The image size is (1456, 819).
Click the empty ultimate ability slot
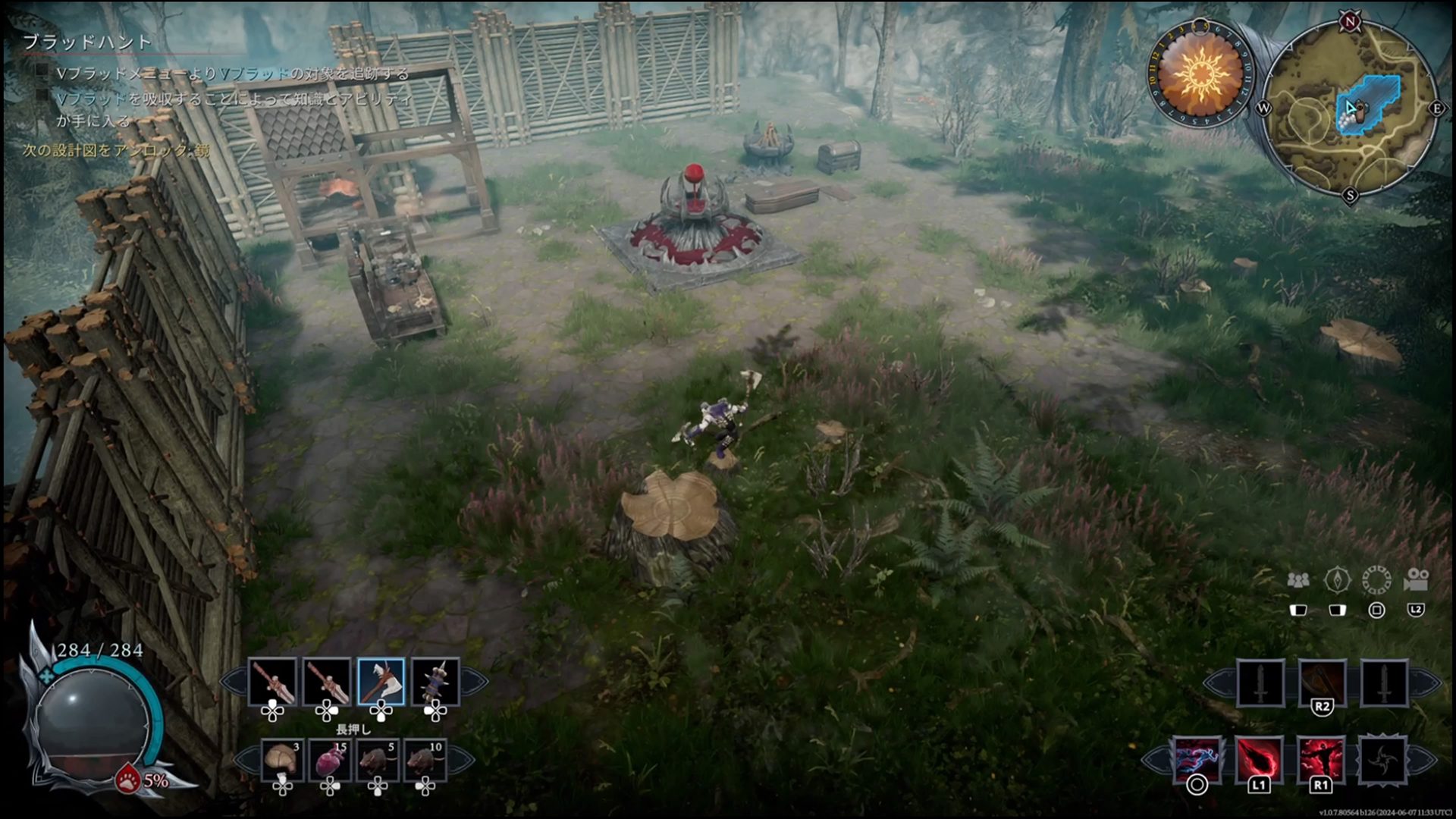pyautogui.click(x=1382, y=760)
